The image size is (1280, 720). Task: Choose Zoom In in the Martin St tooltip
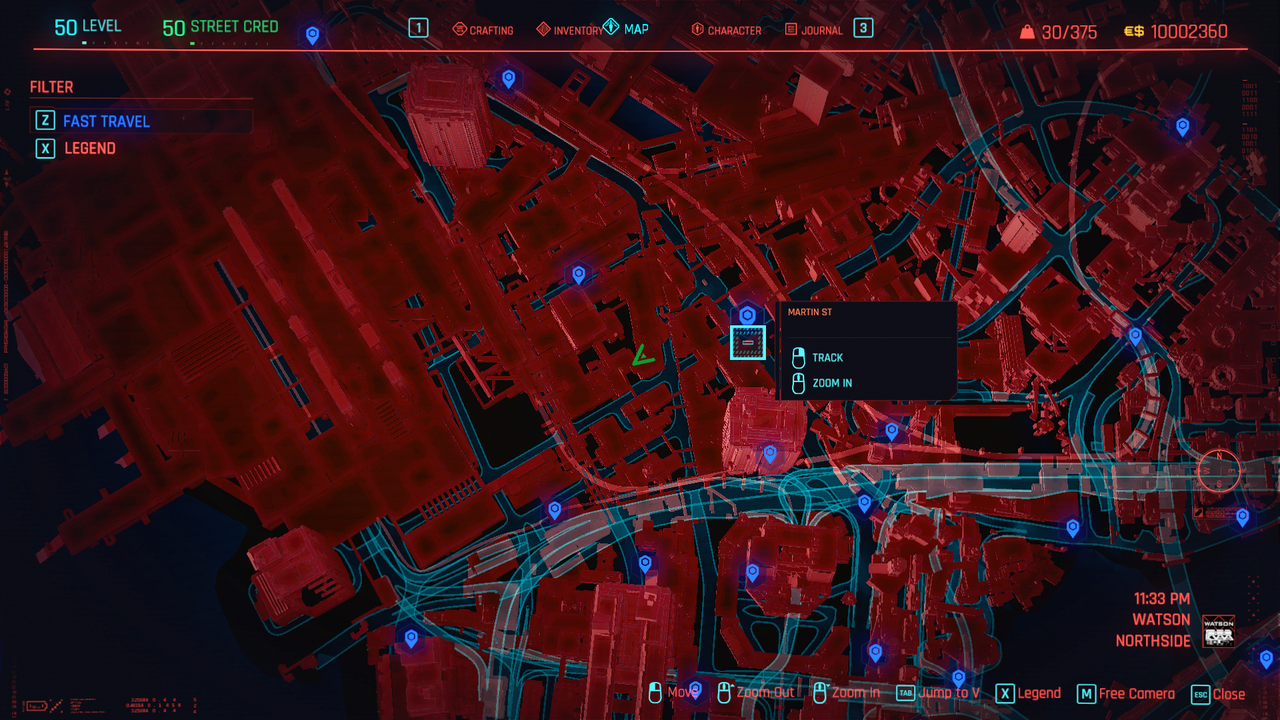click(832, 383)
